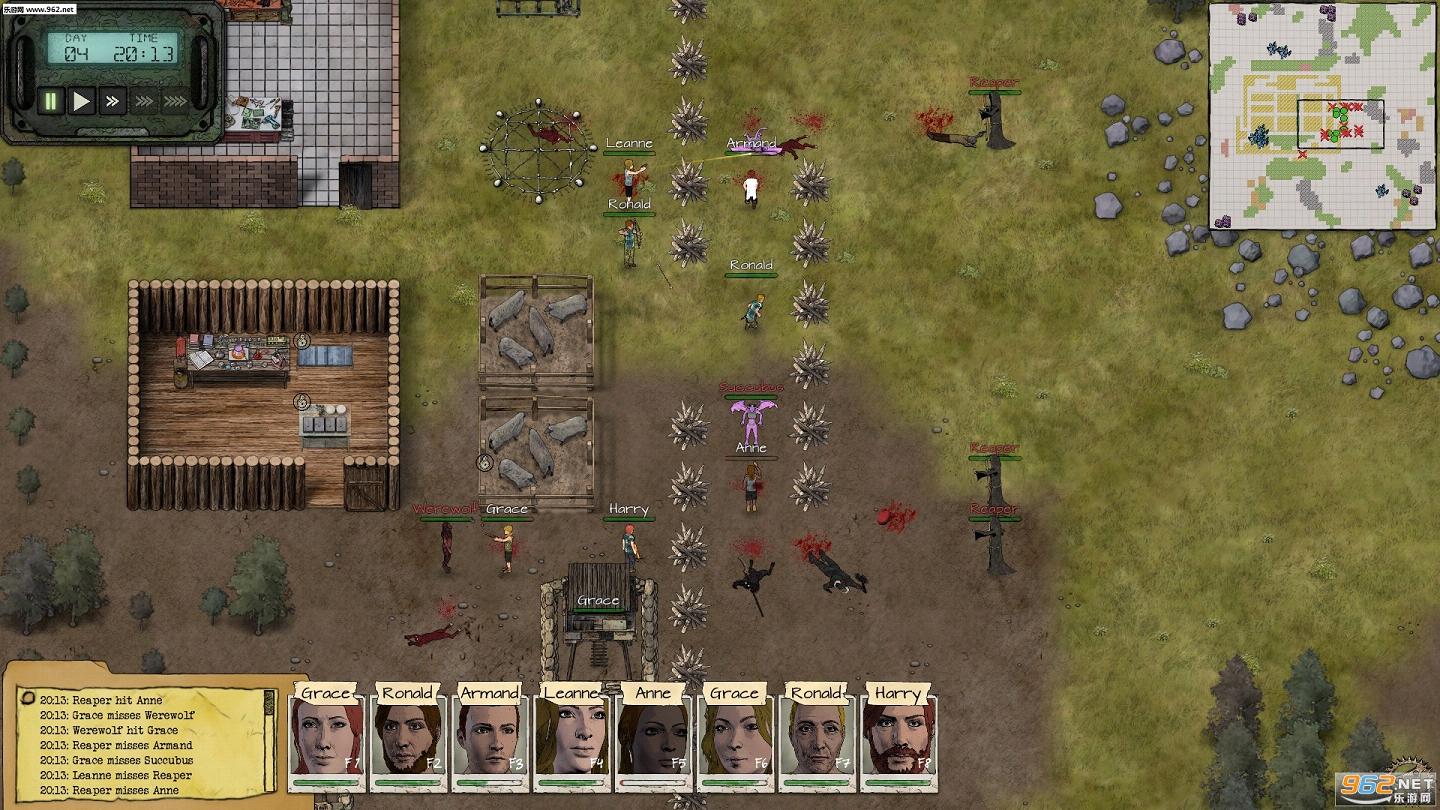
Task: Select Anne's portrait
Action: (653, 741)
